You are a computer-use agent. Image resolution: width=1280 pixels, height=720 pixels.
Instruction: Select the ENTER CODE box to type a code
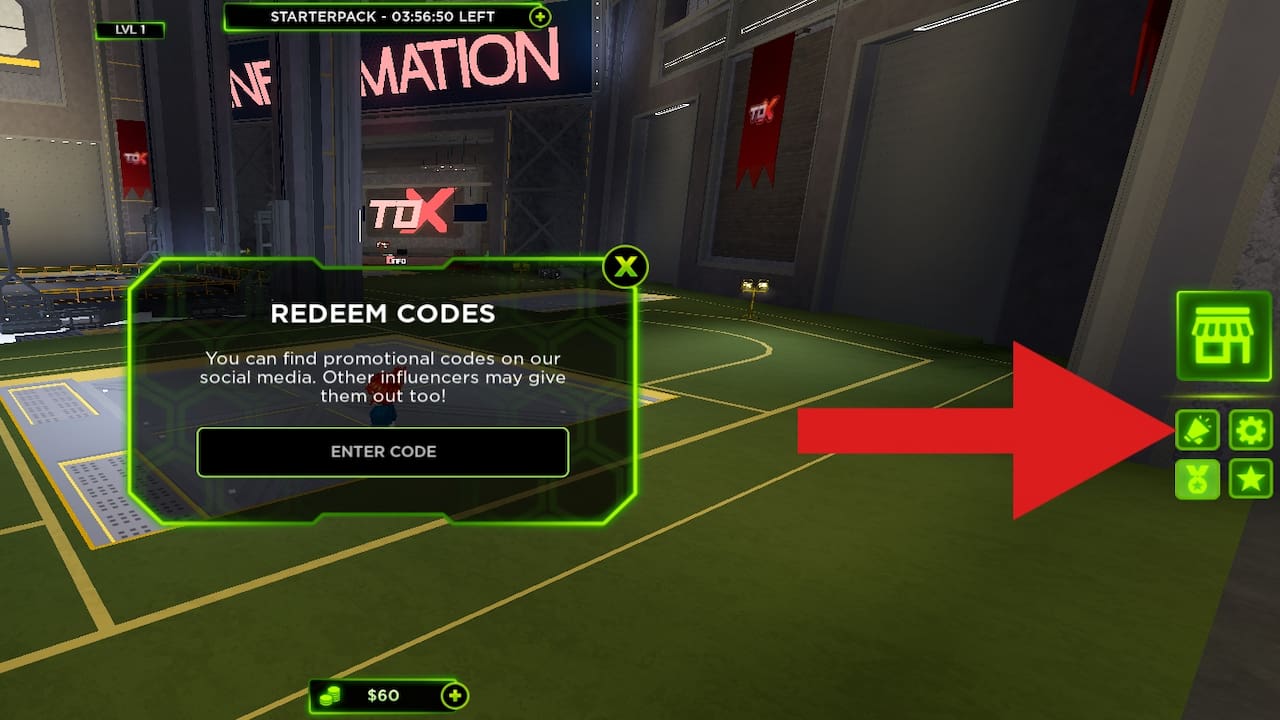click(x=383, y=451)
